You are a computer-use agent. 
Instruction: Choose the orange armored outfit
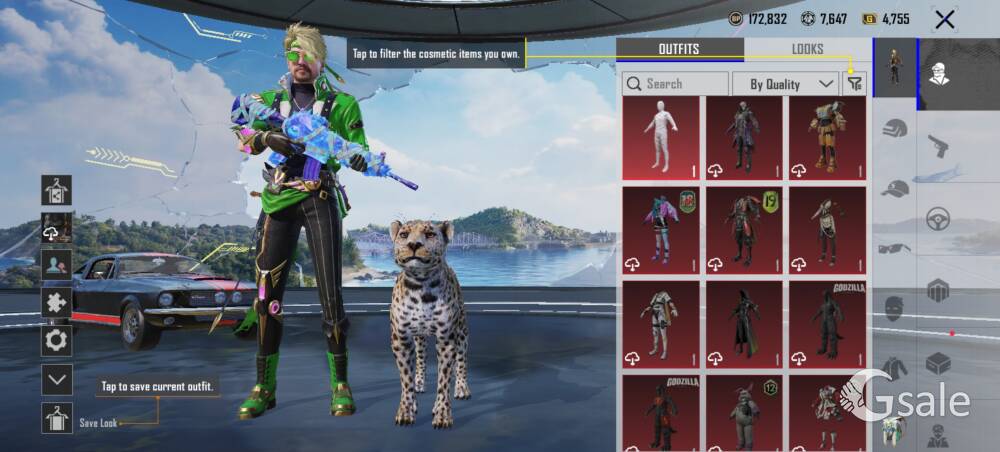[x=827, y=137]
